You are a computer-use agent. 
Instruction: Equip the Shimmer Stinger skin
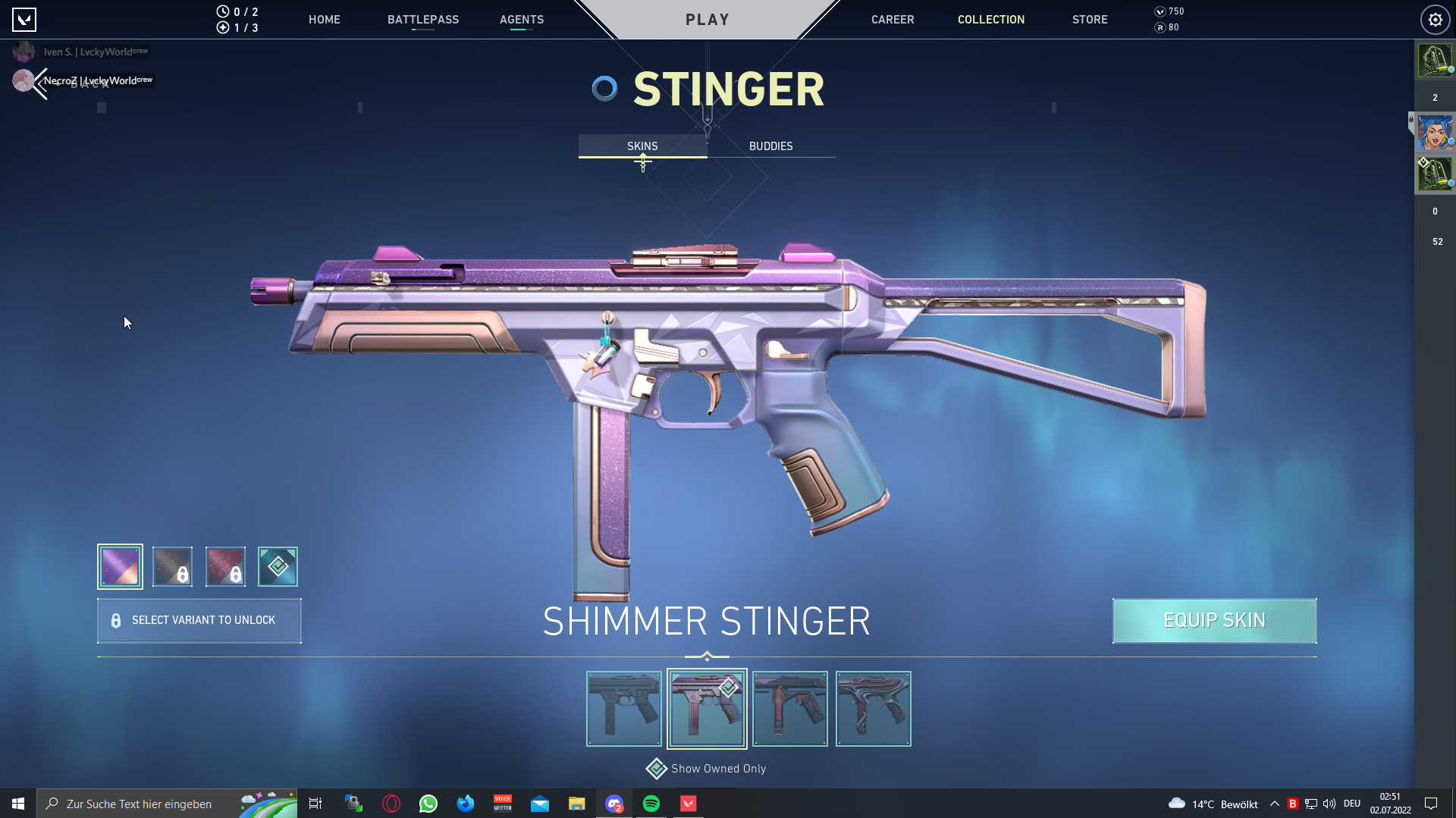[x=1214, y=620]
